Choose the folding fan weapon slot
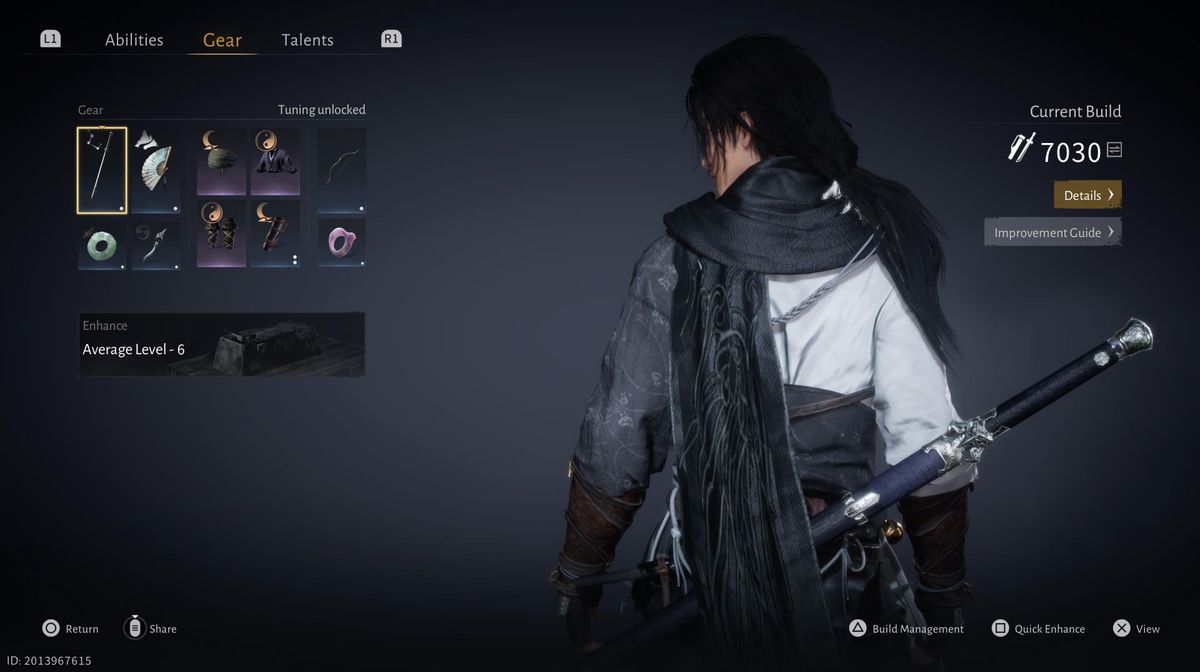Image resolution: width=1200 pixels, height=672 pixels. point(156,170)
